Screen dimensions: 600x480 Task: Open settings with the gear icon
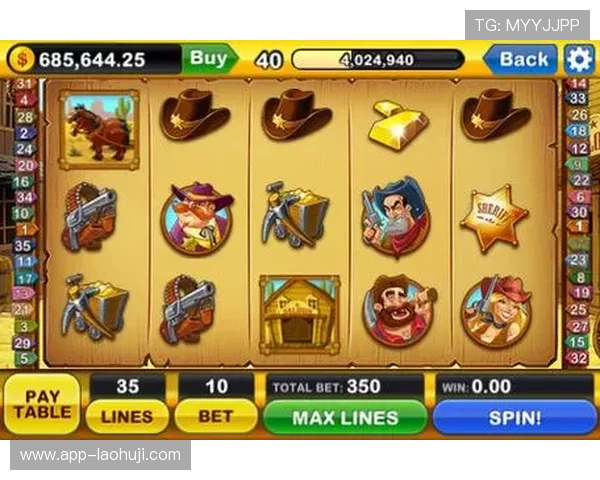pos(579,59)
